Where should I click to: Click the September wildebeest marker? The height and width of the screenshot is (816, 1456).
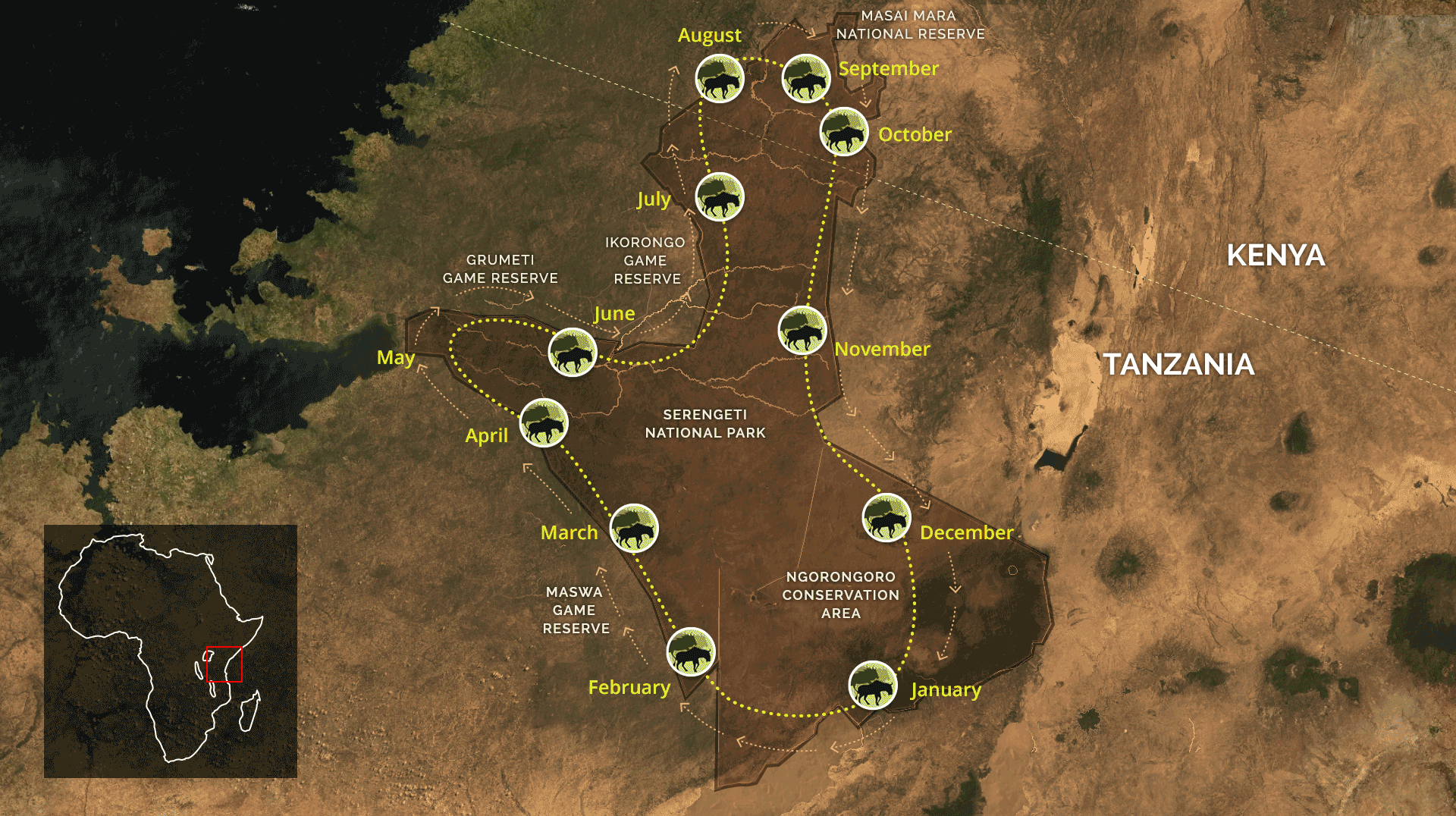(x=806, y=78)
